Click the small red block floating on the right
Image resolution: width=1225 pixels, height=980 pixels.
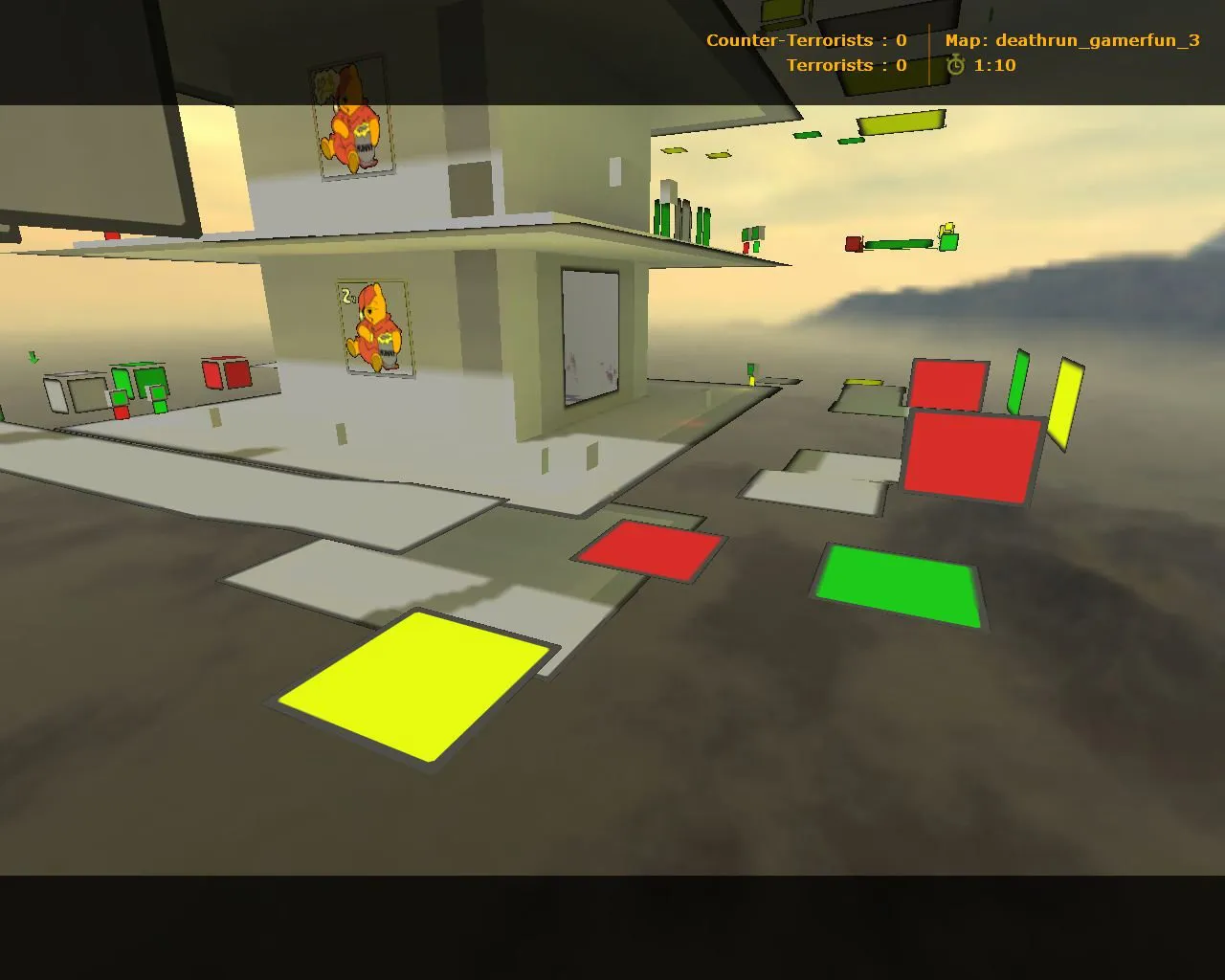point(853,242)
